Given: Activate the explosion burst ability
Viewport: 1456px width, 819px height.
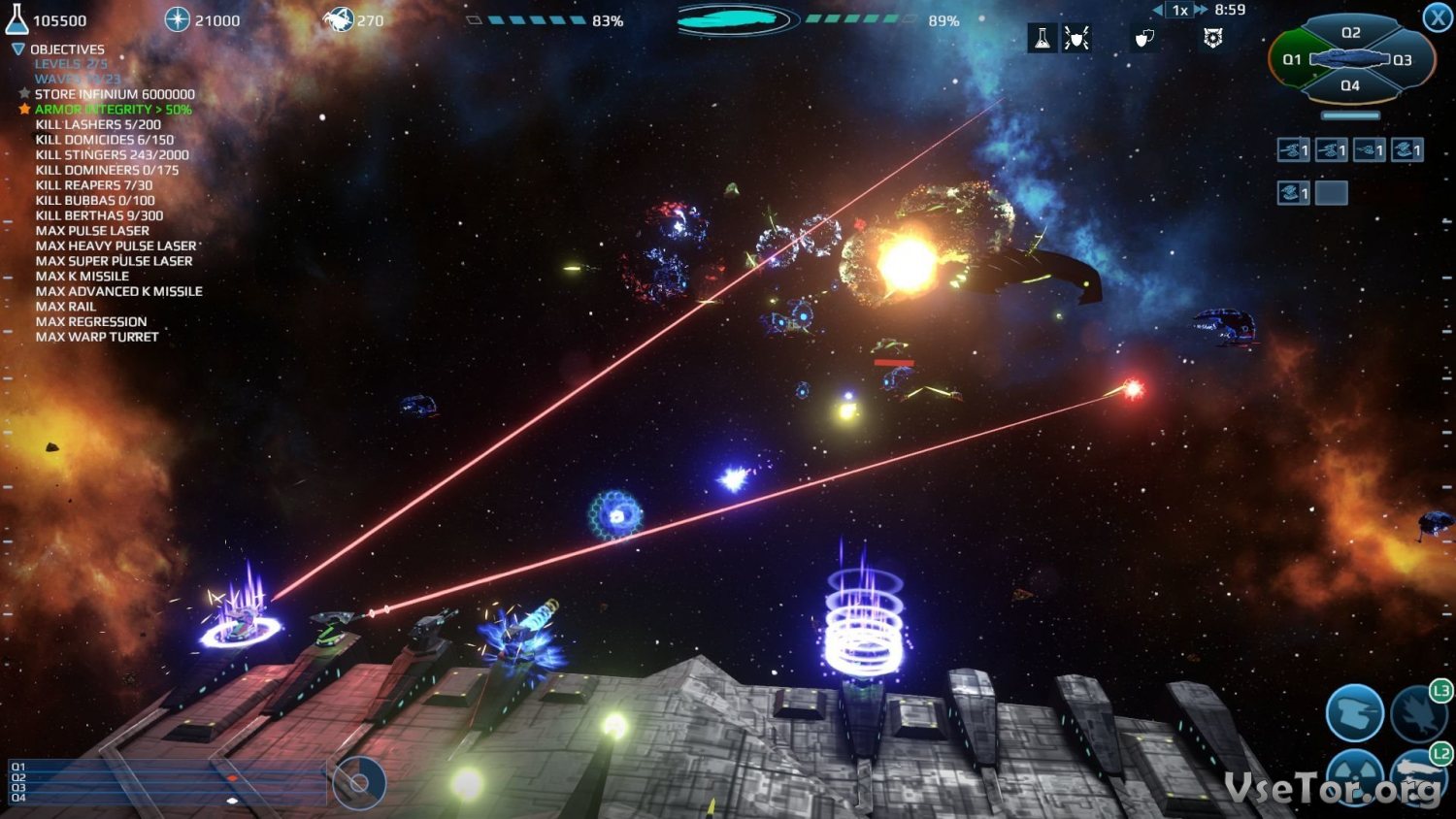Looking at the screenshot, I should pos(1418,715).
